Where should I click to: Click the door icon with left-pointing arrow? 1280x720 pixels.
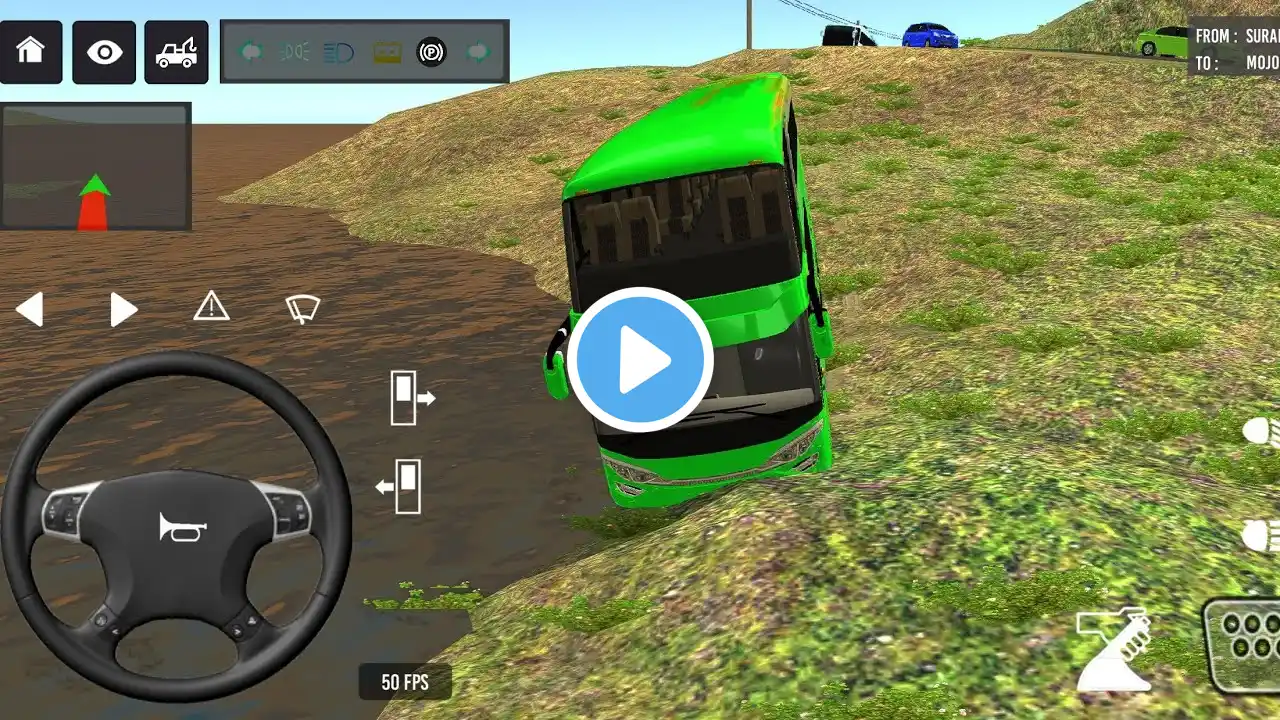[x=399, y=486]
